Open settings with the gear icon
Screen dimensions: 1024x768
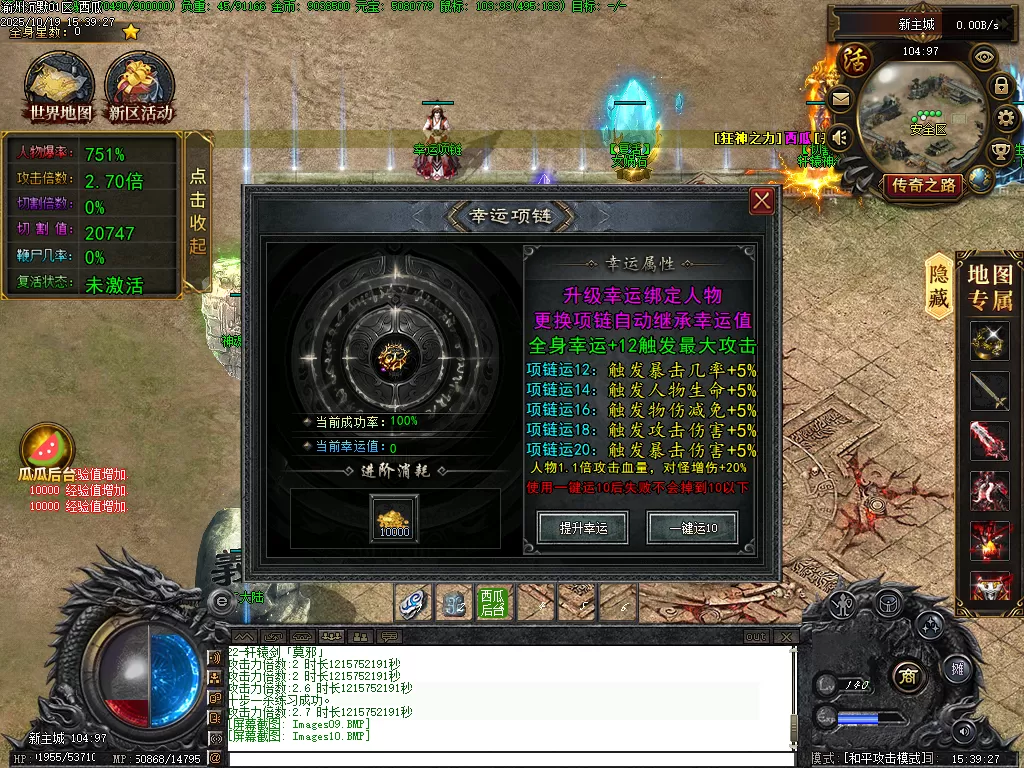pos(1004,119)
